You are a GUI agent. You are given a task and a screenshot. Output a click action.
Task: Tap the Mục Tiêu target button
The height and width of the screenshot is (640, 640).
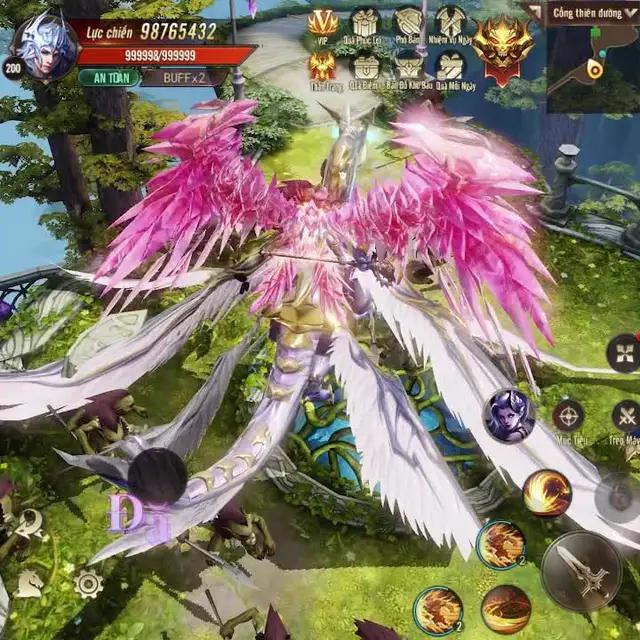coord(568,417)
